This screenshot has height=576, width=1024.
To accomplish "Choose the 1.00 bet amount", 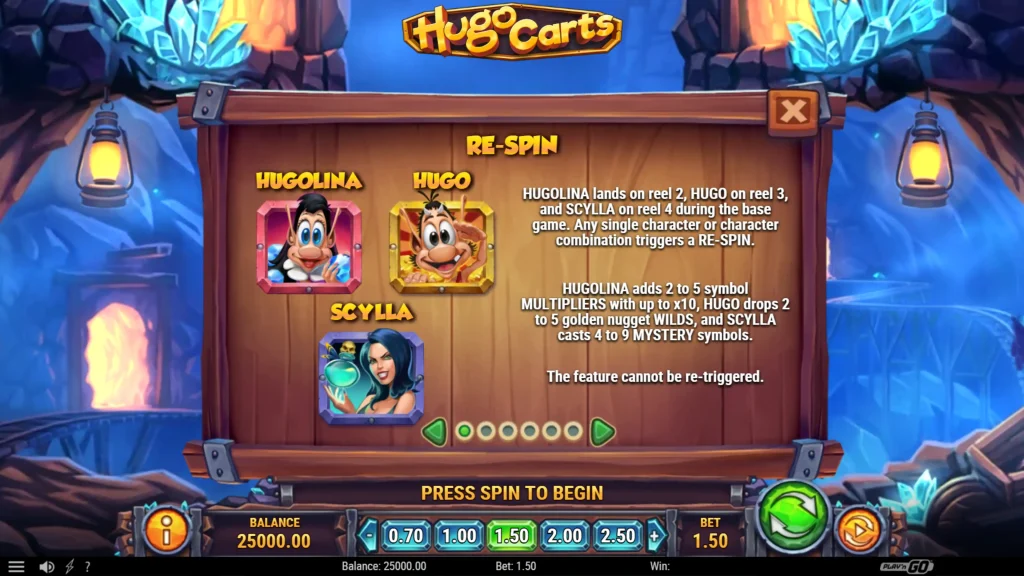I will pos(459,535).
